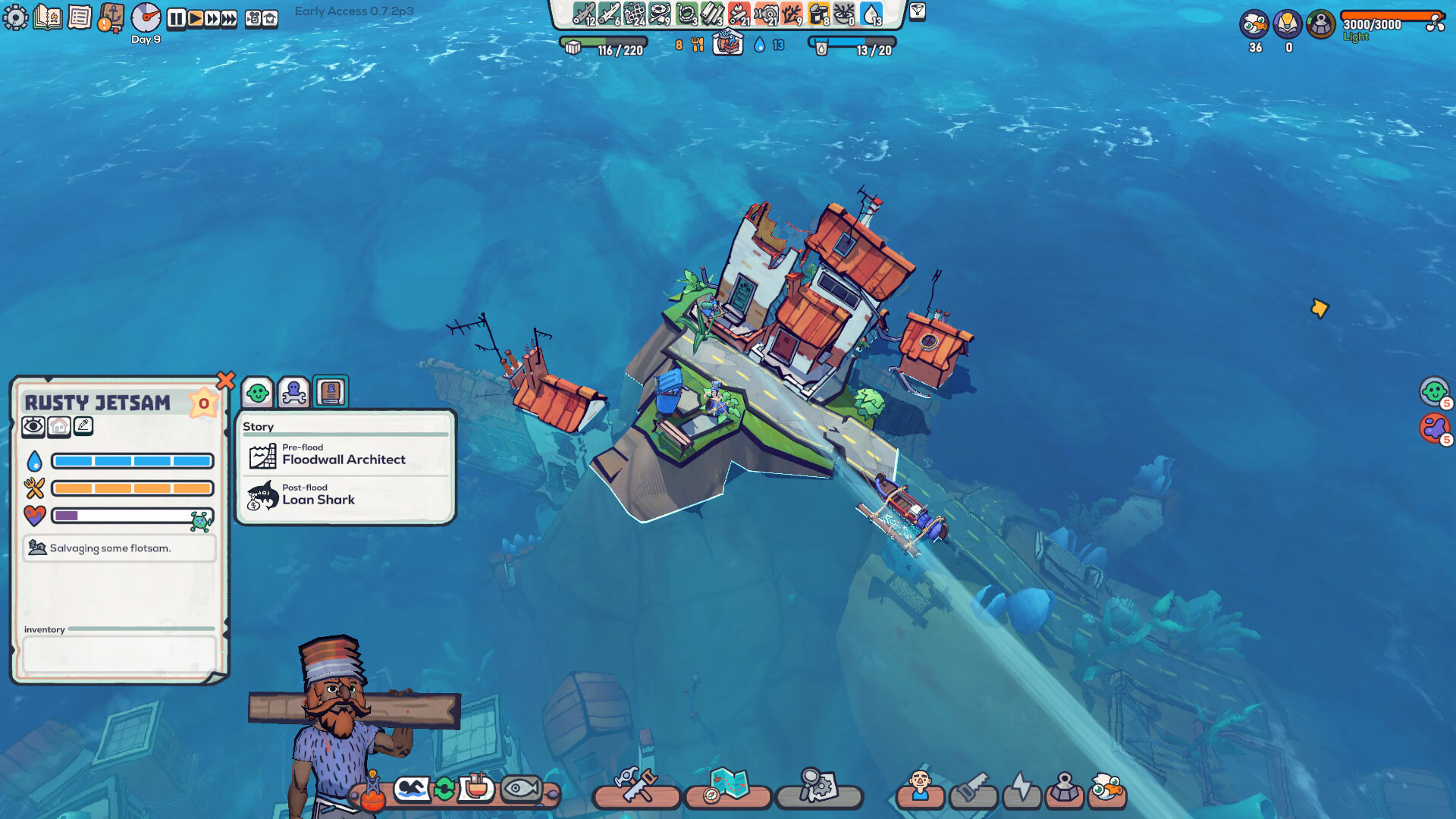Select the fish resource icon in bottom bar
Viewport: 1456px width, 819px height.
(521, 789)
